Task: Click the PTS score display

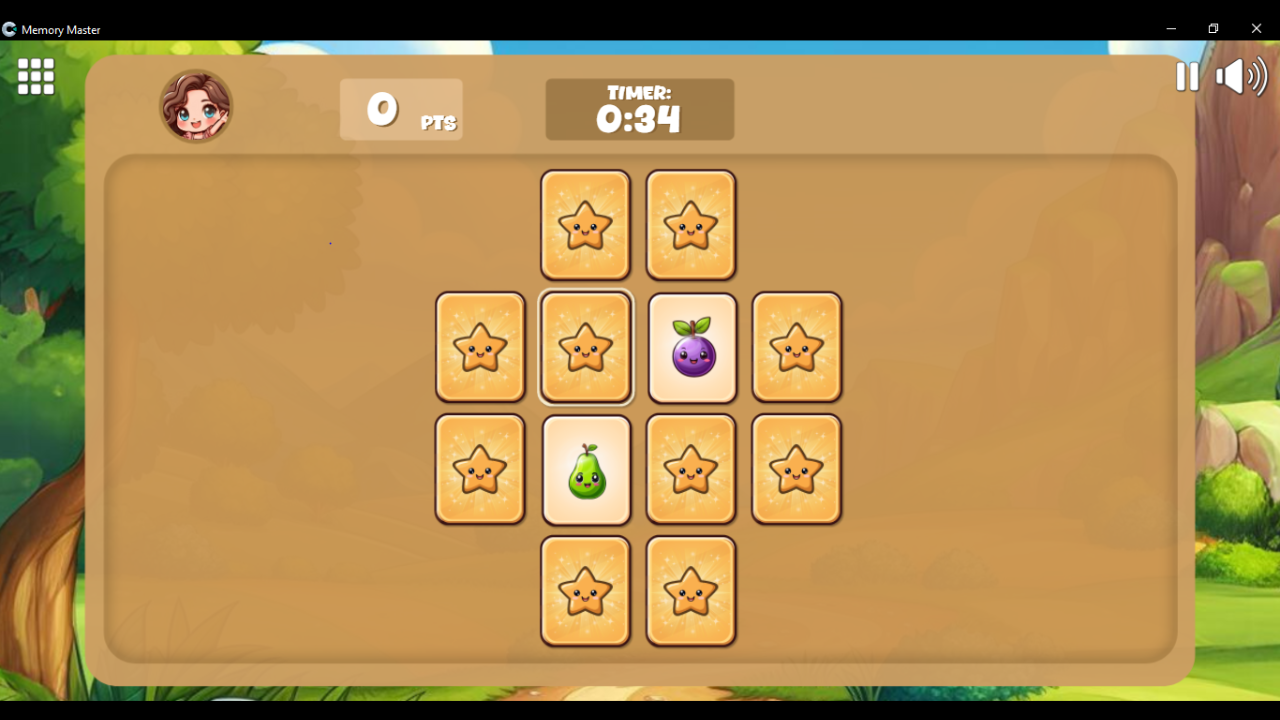Action: point(400,109)
